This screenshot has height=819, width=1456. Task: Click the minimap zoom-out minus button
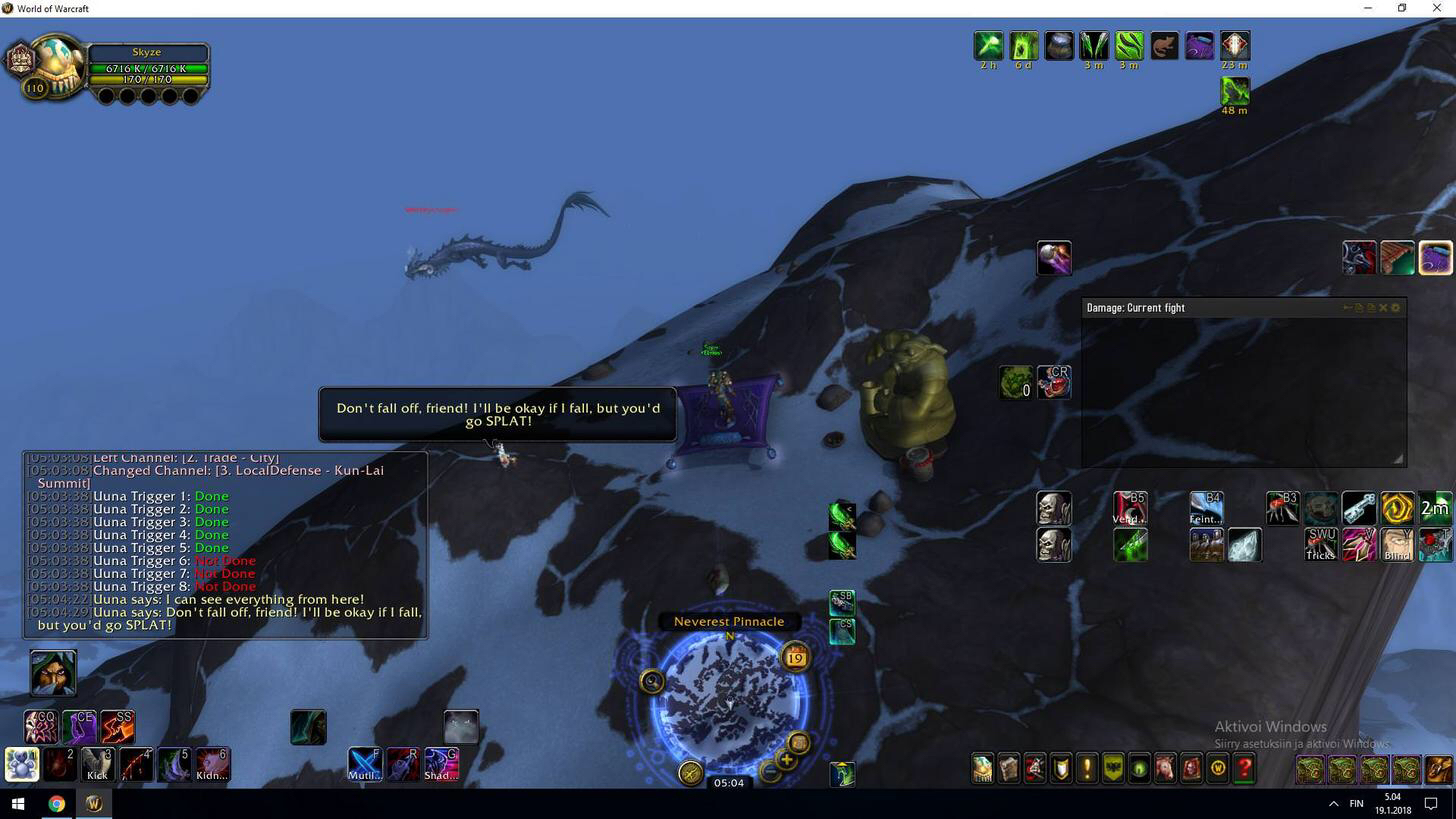(x=768, y=771)
